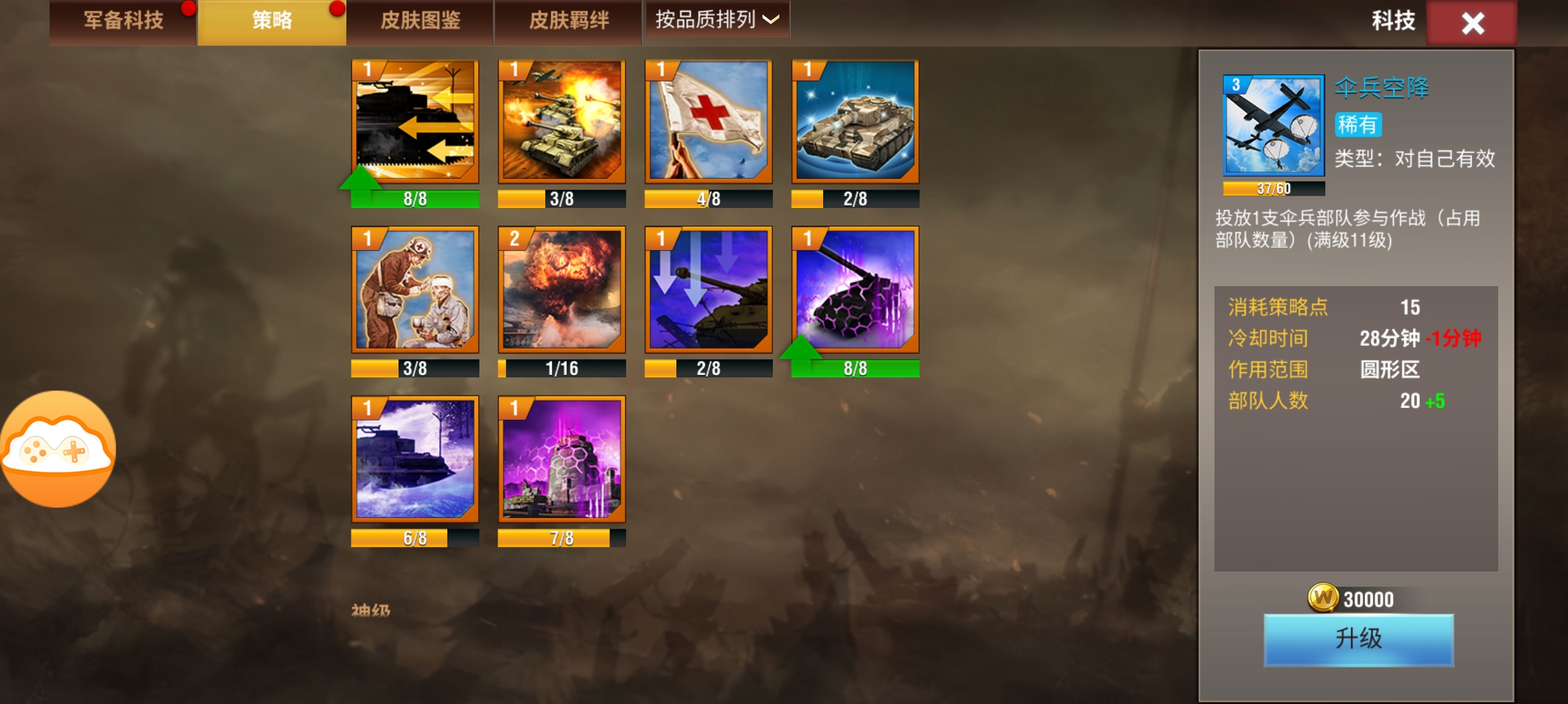
Task: Expand the quality sorting options chevron
Action: (773, 22)
